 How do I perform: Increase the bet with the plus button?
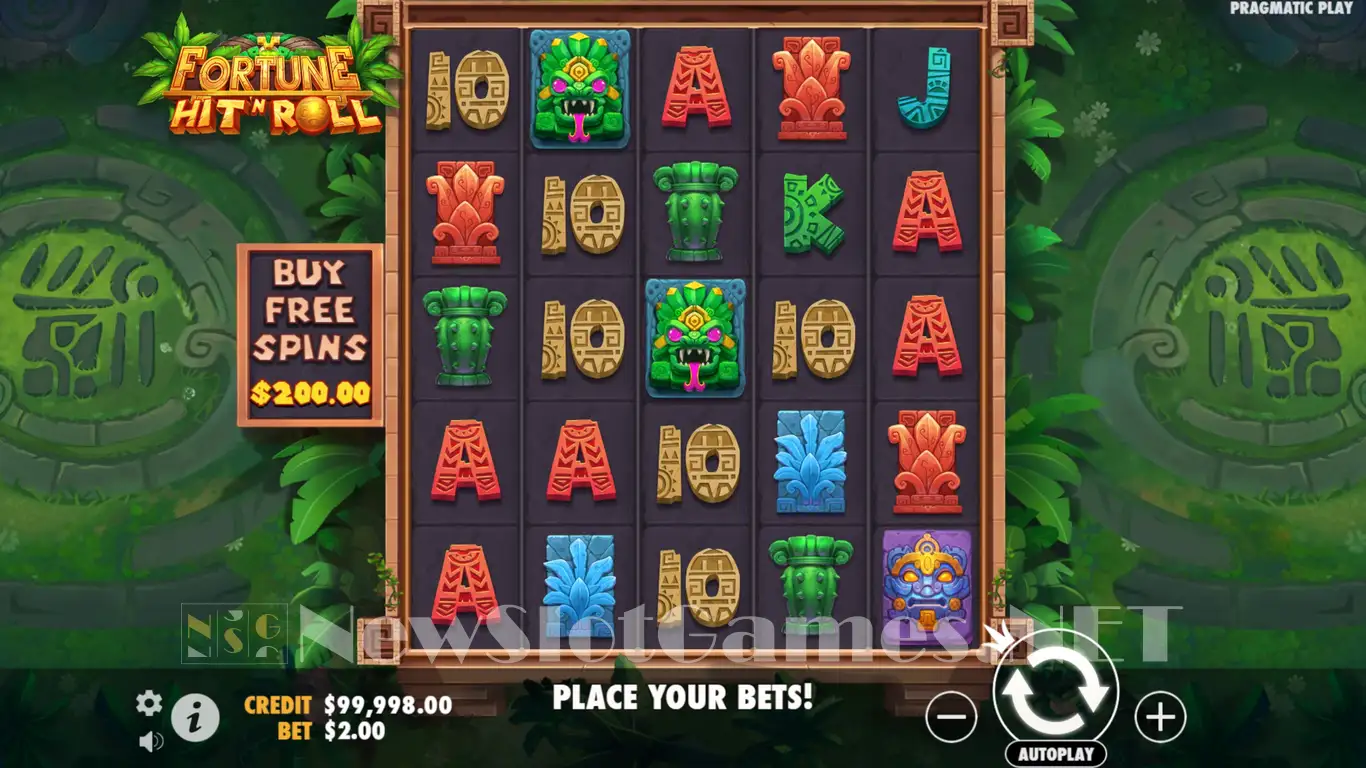(1160, 717)
